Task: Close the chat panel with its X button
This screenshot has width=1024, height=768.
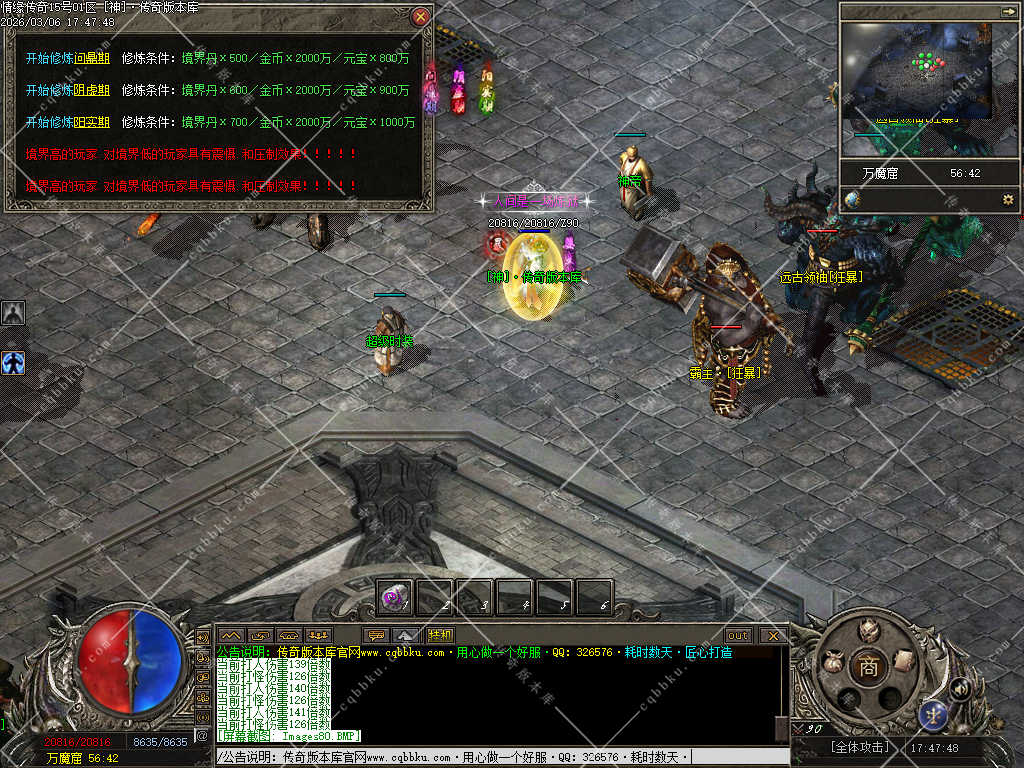Action: [773, 635]
